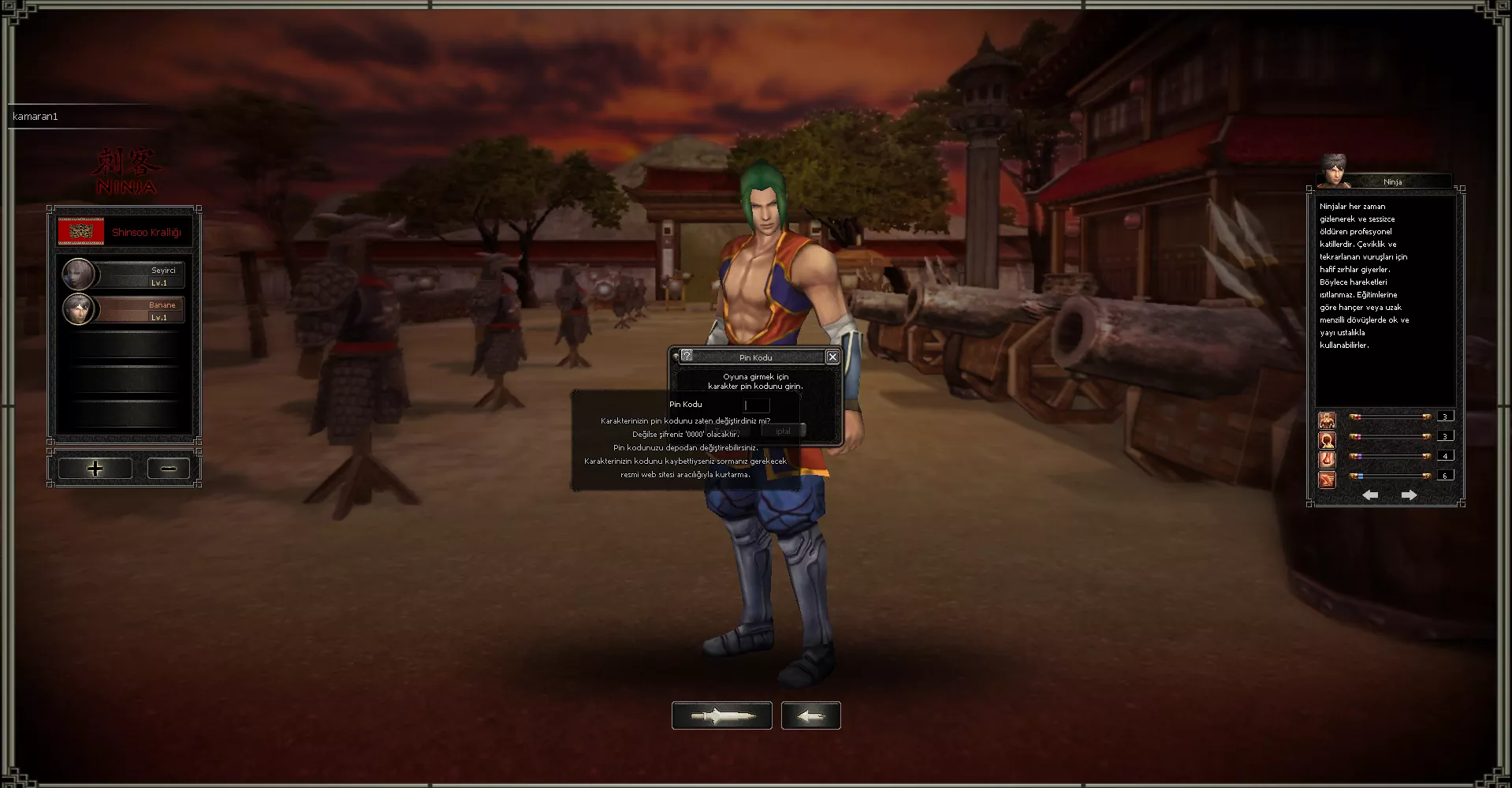
Task: Click the muscular torso stat icon
Action: (x=1328, y=420)
